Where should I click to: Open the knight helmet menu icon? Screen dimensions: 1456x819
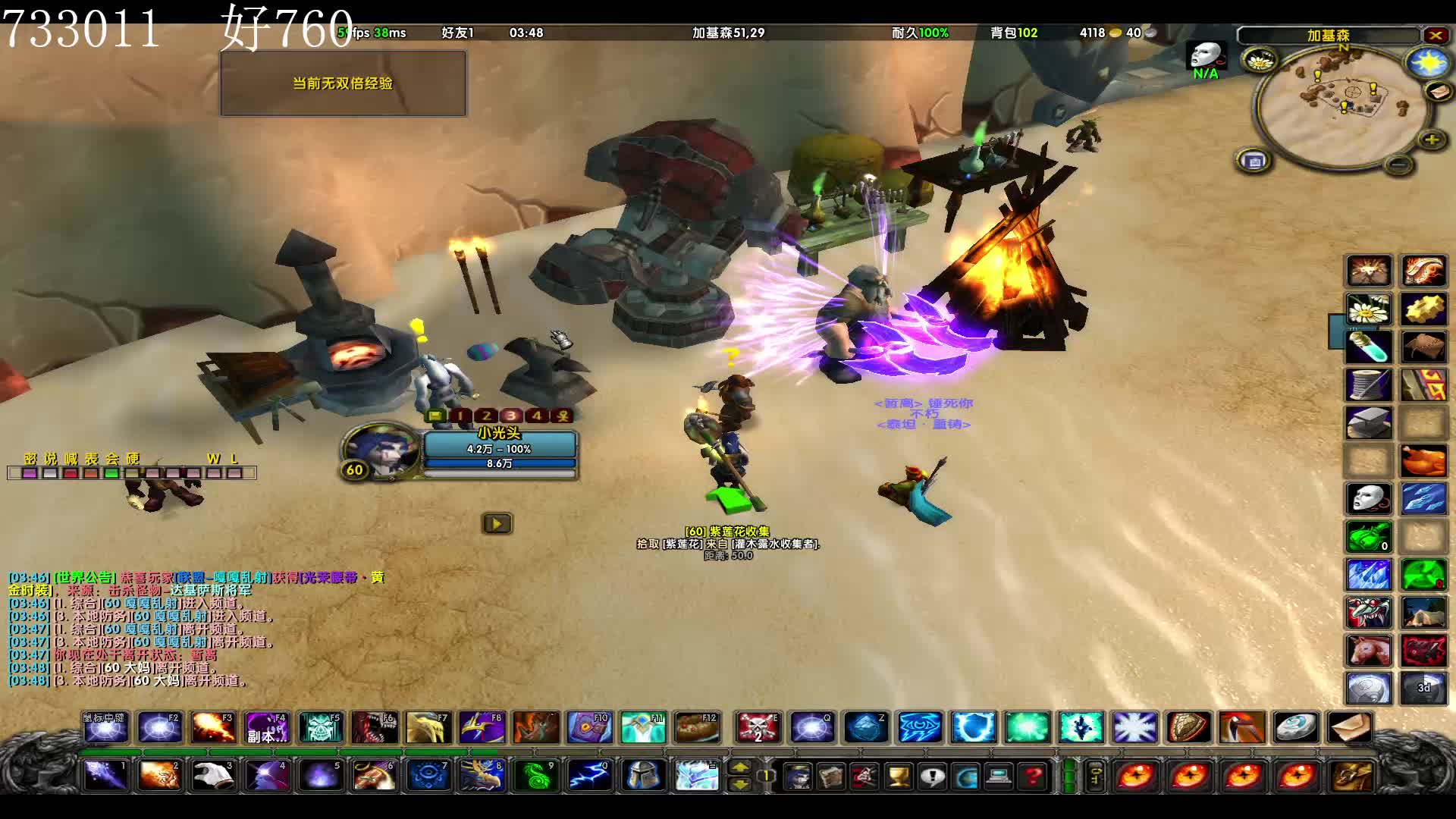[x=643, y=776]
